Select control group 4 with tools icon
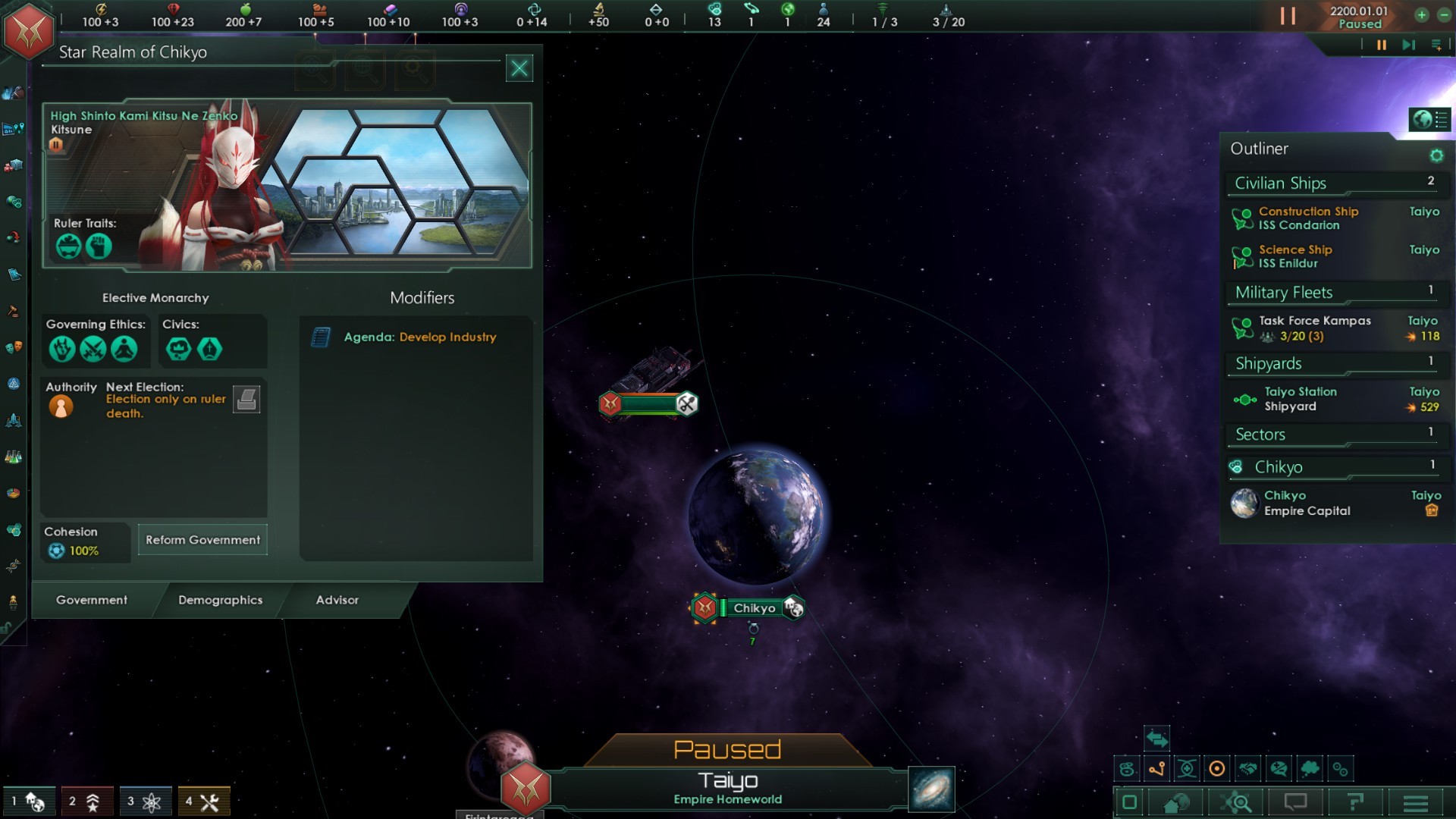This screenshot has height=819, width=1456. tap(203, 802)
